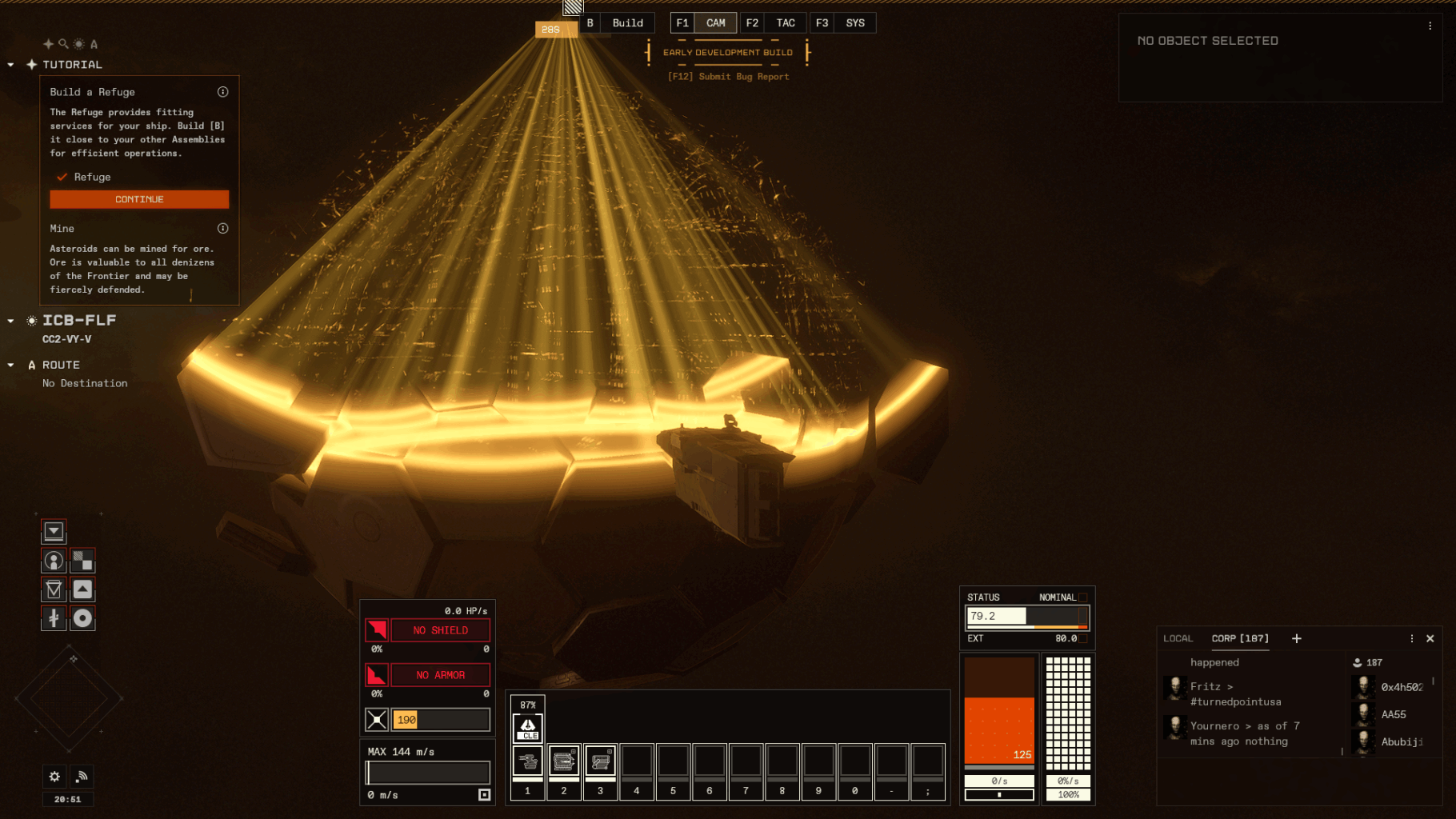This screenshot has width=1456, height=819.
Task: Open options in the object selection panel
Action: (x=1430, y=26)
